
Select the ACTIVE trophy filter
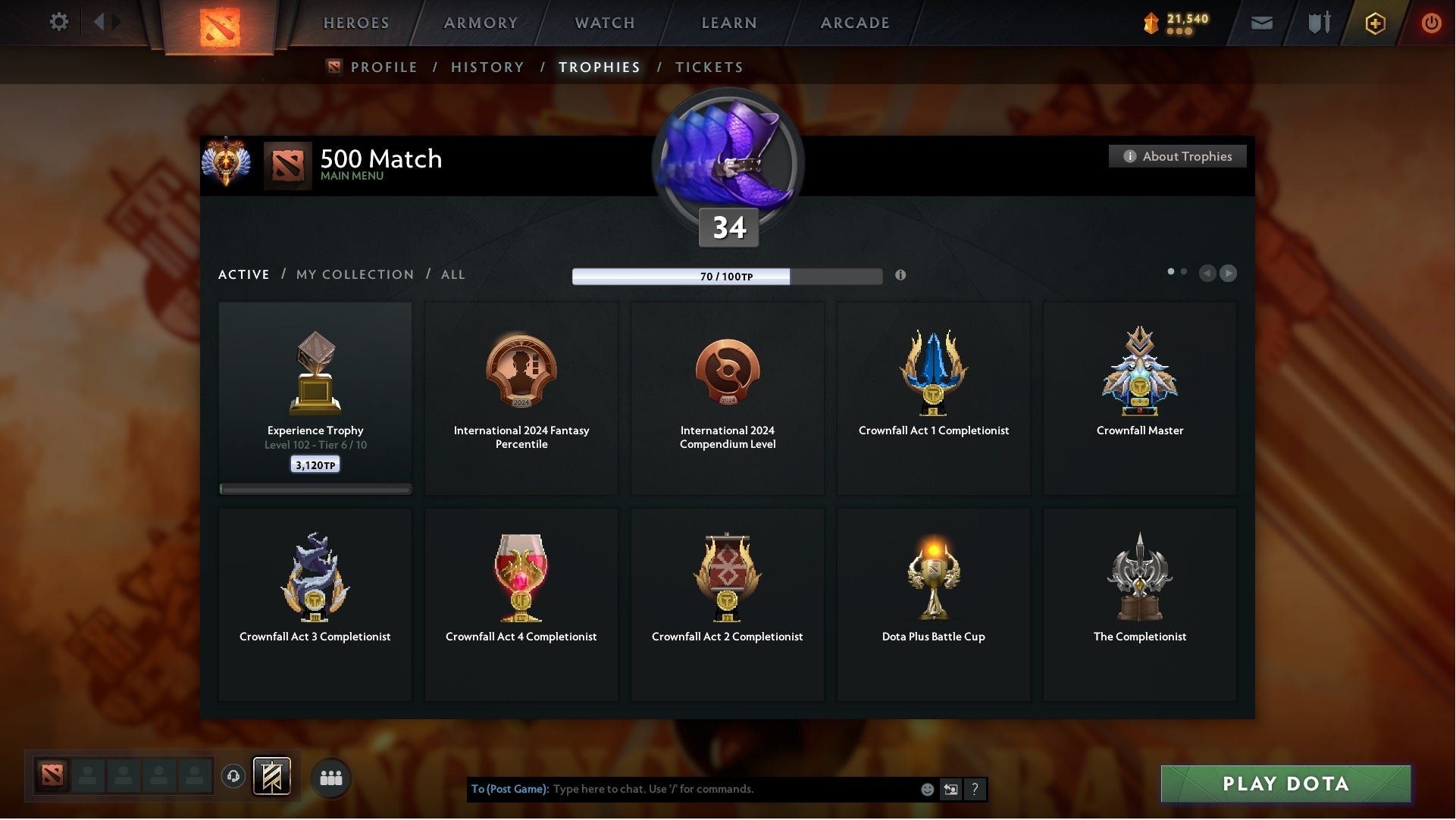(244, 274)
